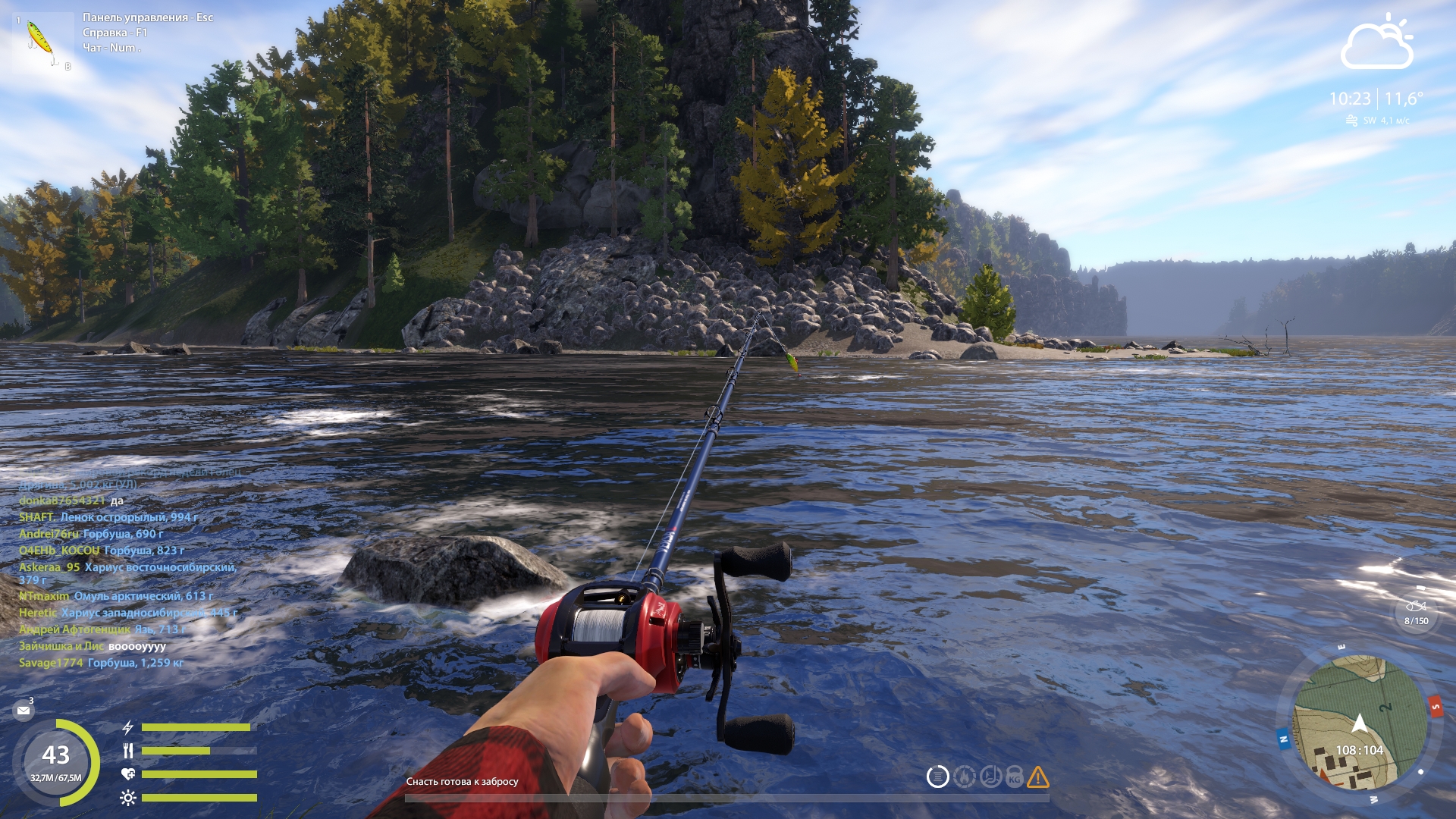Select SHAFT's Ленок острорылый chat entry
Screen dimensions: 1456x819
coord(108,517)
